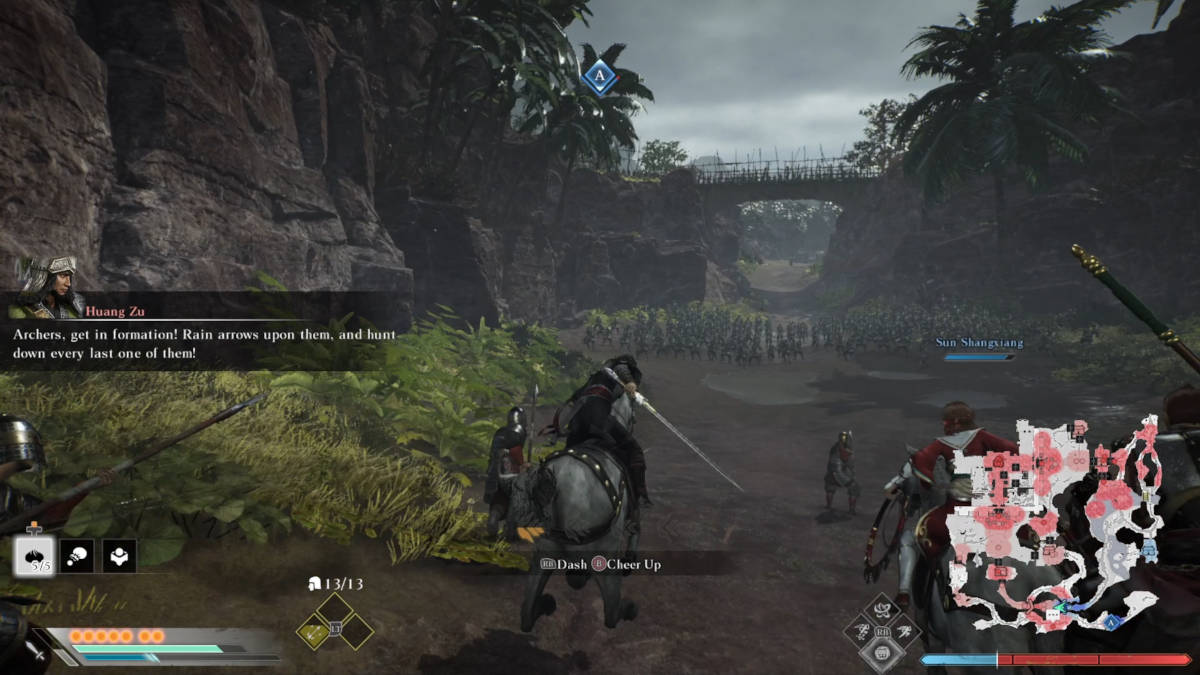Screen dimensions: 1200x675
Task: Select Huang Zu's speaker portrait
Action: (x=46, y=288)
